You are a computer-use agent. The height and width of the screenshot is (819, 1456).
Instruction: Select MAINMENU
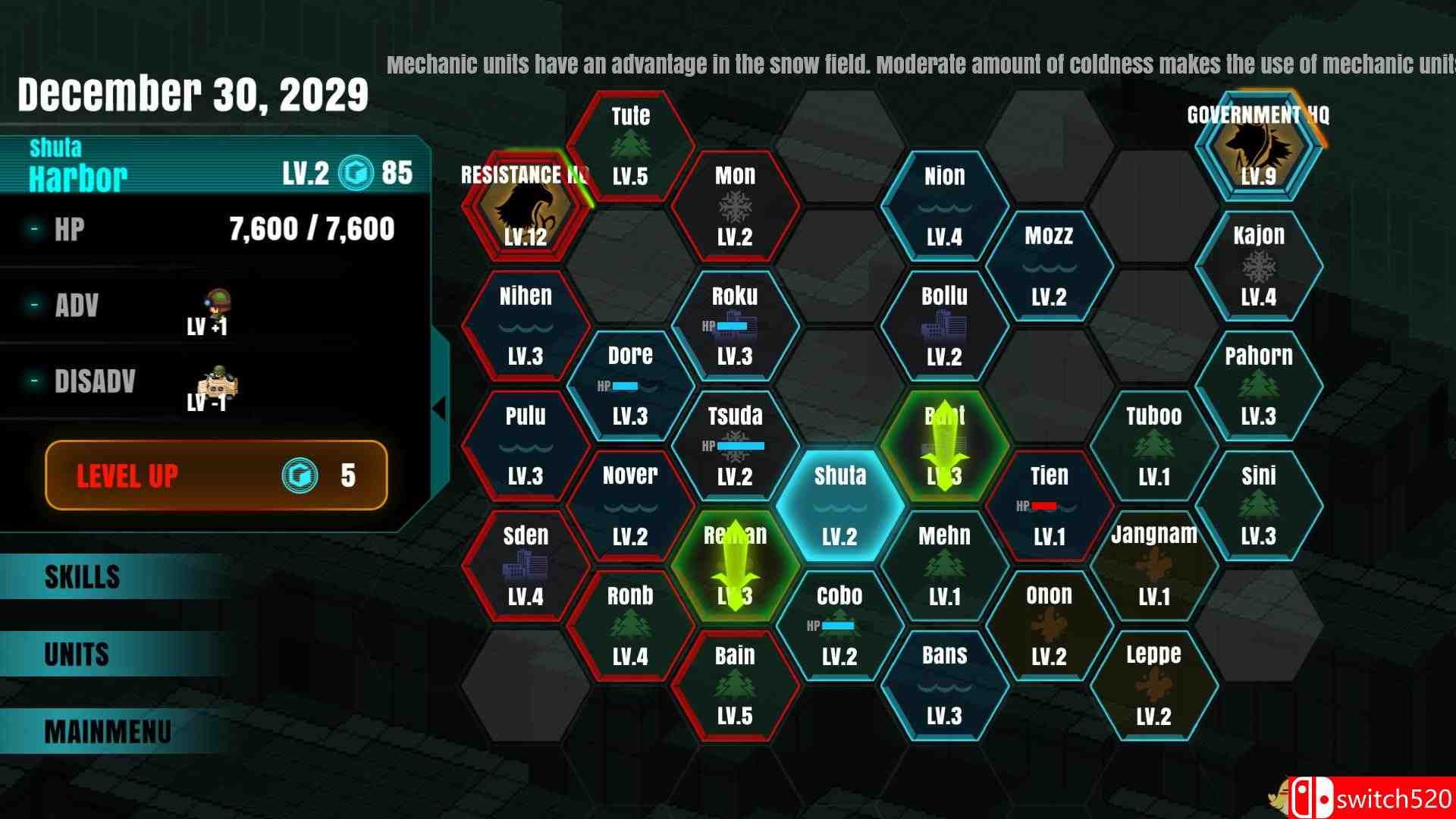click(x=106, y=731)
